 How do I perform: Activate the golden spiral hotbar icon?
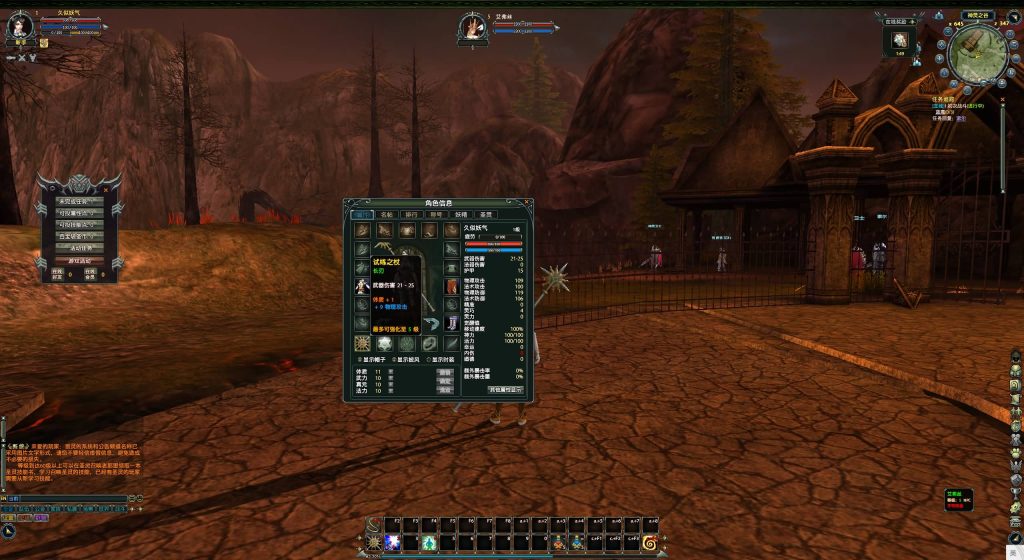pos(650,541)
